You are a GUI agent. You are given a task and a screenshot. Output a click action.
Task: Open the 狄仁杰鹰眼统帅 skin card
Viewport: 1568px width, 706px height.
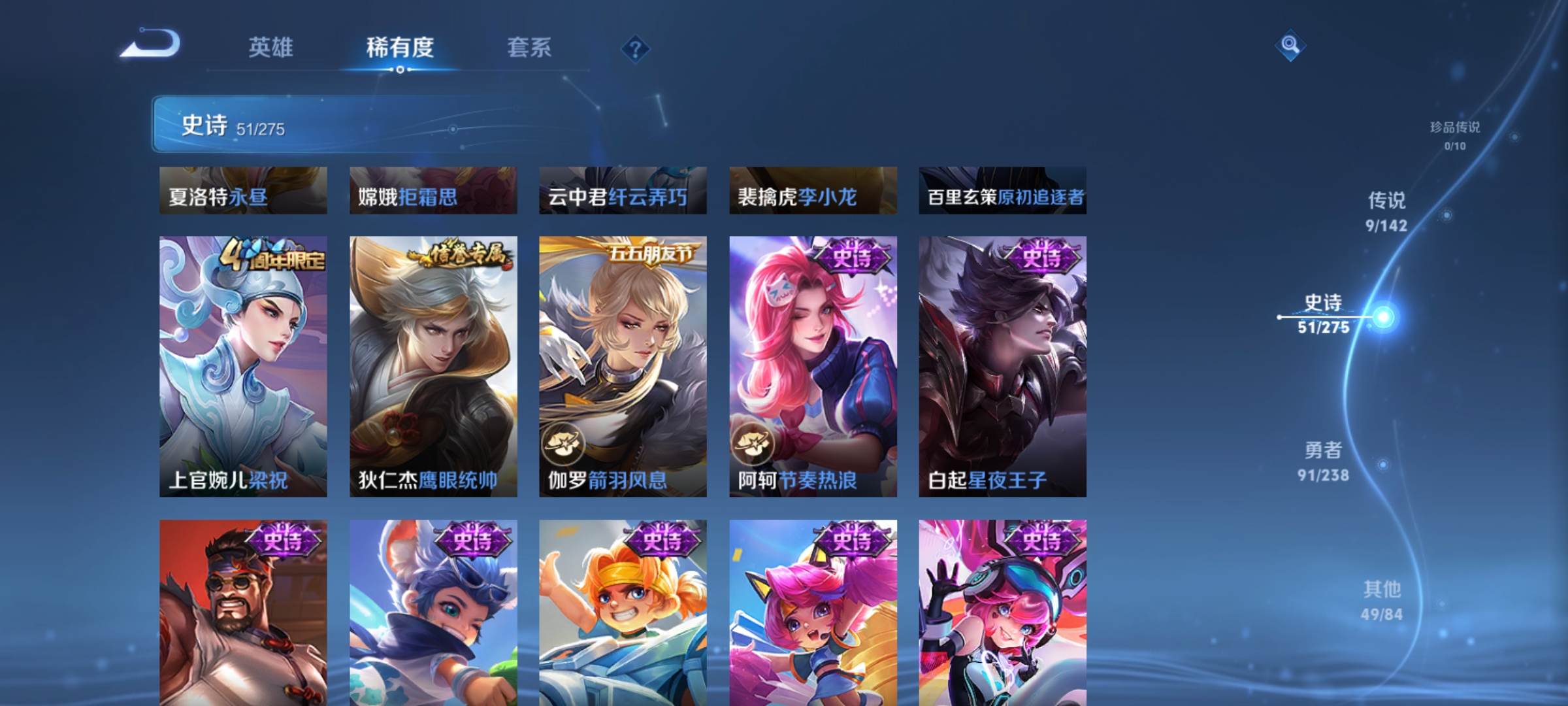coord(433,366)
